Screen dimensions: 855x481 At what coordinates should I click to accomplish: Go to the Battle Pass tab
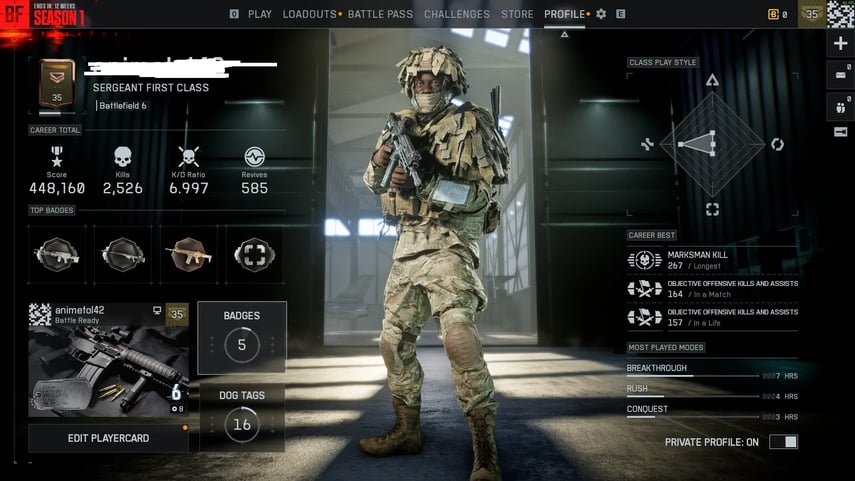[380, 14]
